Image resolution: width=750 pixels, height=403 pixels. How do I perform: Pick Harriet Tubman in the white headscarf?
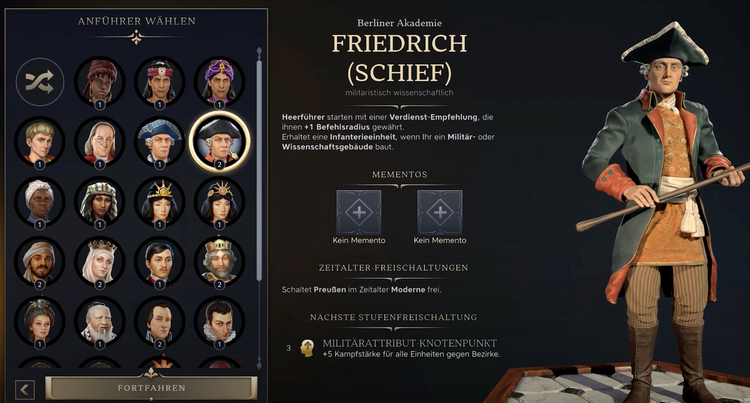40,201
